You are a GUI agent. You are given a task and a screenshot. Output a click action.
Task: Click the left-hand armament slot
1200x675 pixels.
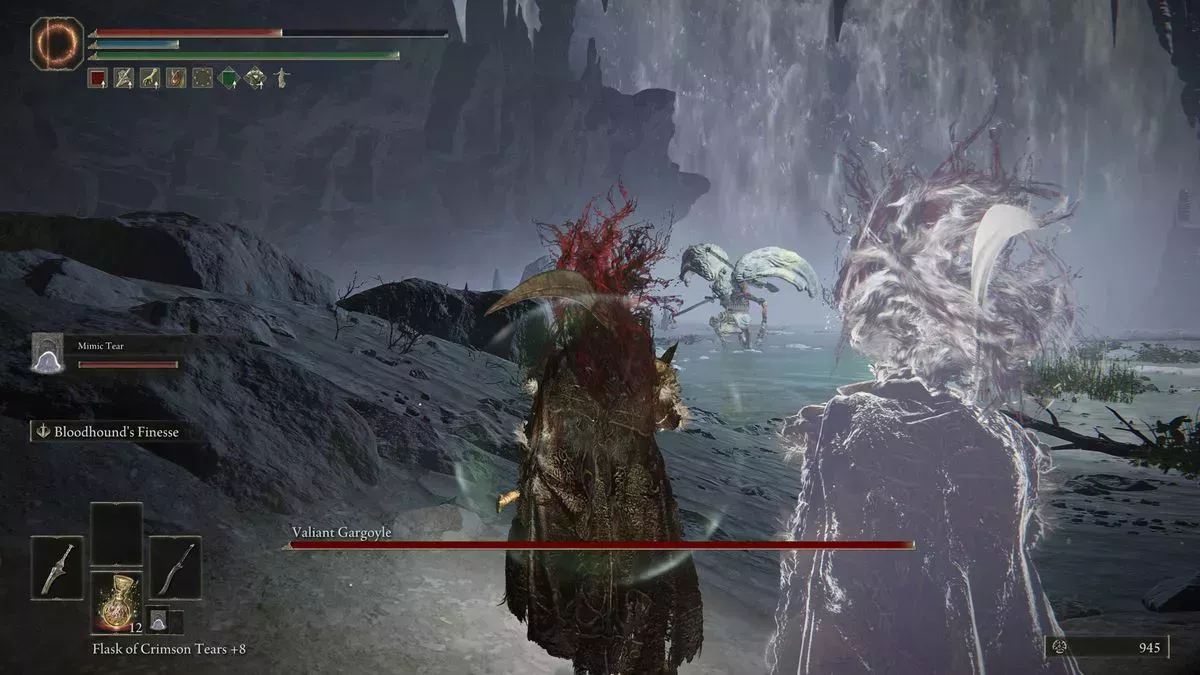tap(56, 567)
